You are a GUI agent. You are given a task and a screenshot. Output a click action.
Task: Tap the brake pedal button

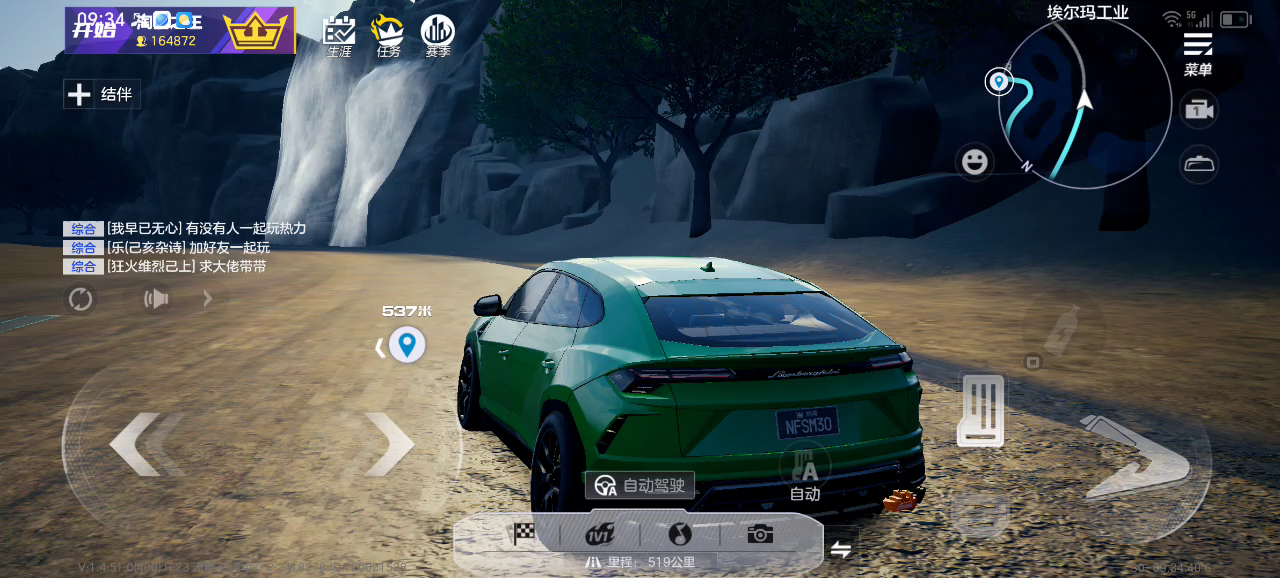(980, 410)
